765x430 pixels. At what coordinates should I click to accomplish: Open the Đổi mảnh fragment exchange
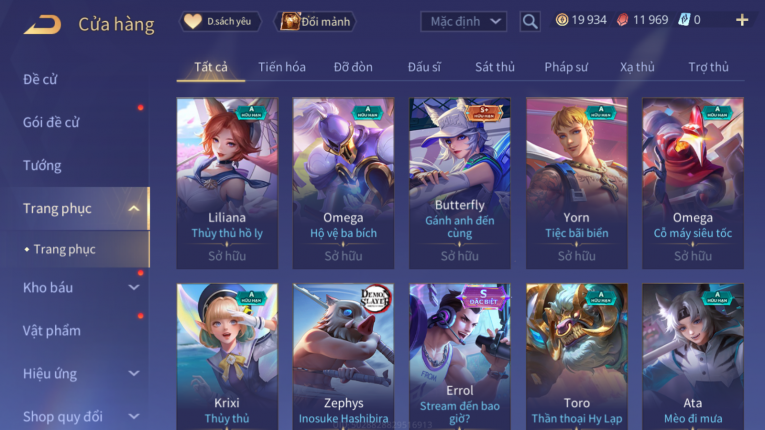[x=316, y=21]
